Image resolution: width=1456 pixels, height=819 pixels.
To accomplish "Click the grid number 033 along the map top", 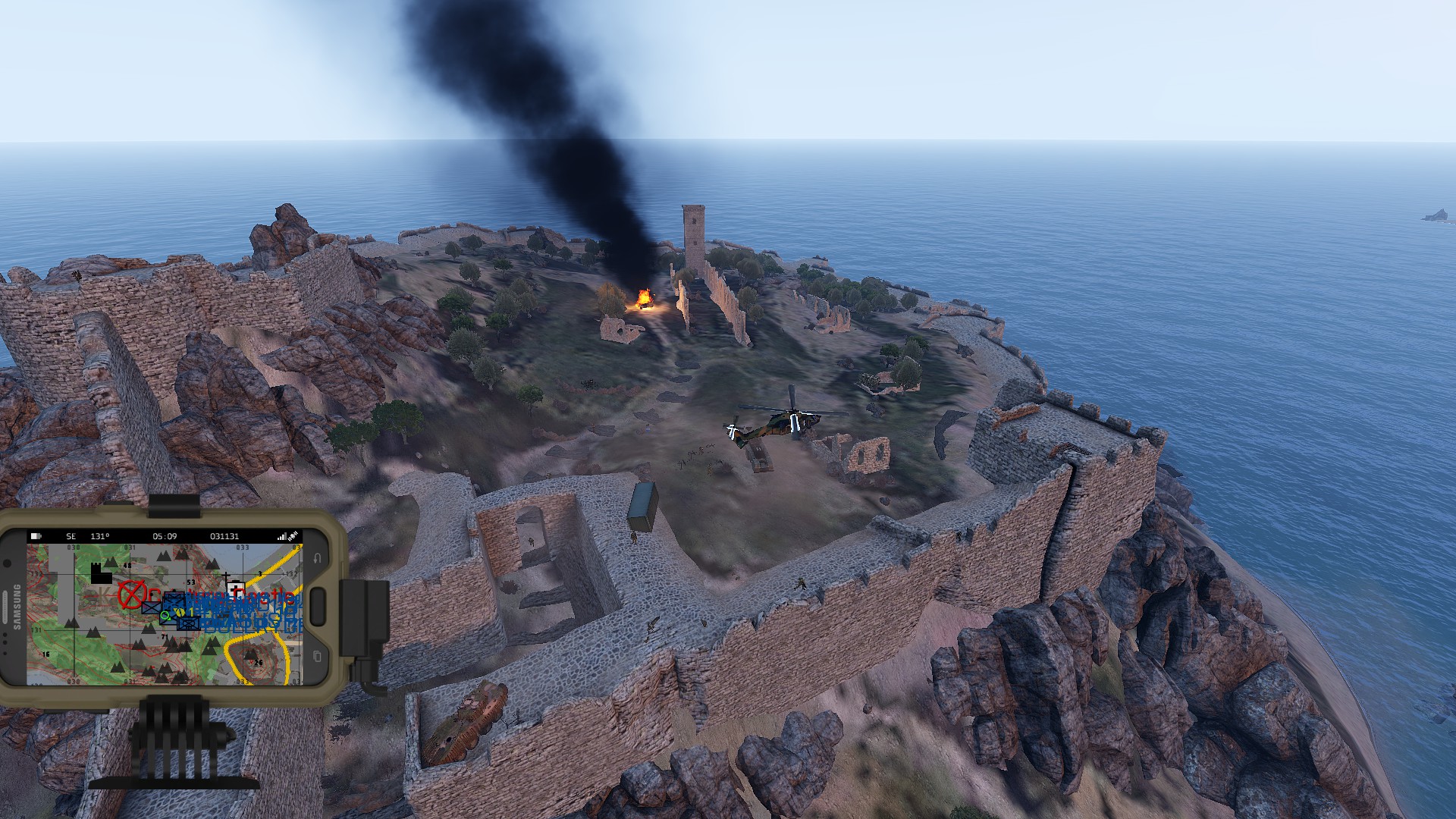I will pyautogui.click(x=243, y=547).
